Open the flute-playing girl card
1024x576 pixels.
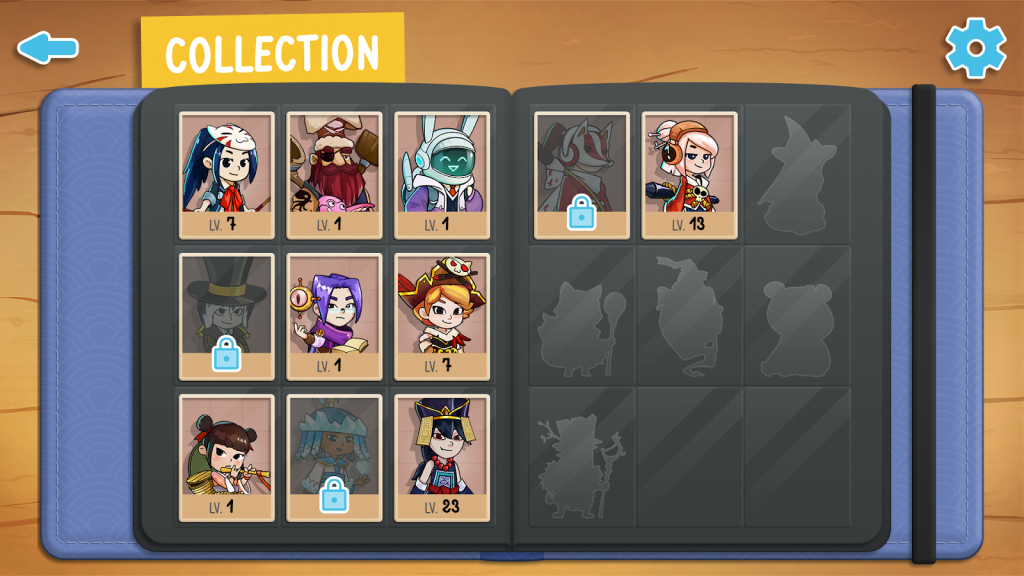click(x=227, y=457)
